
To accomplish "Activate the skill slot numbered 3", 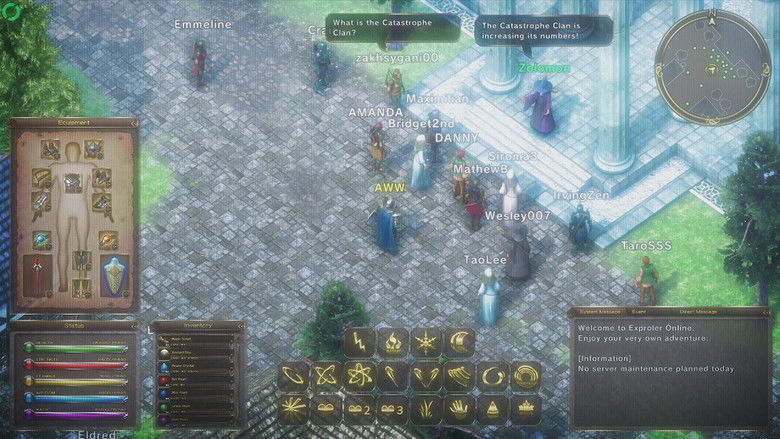I will (x=393, y=409).
